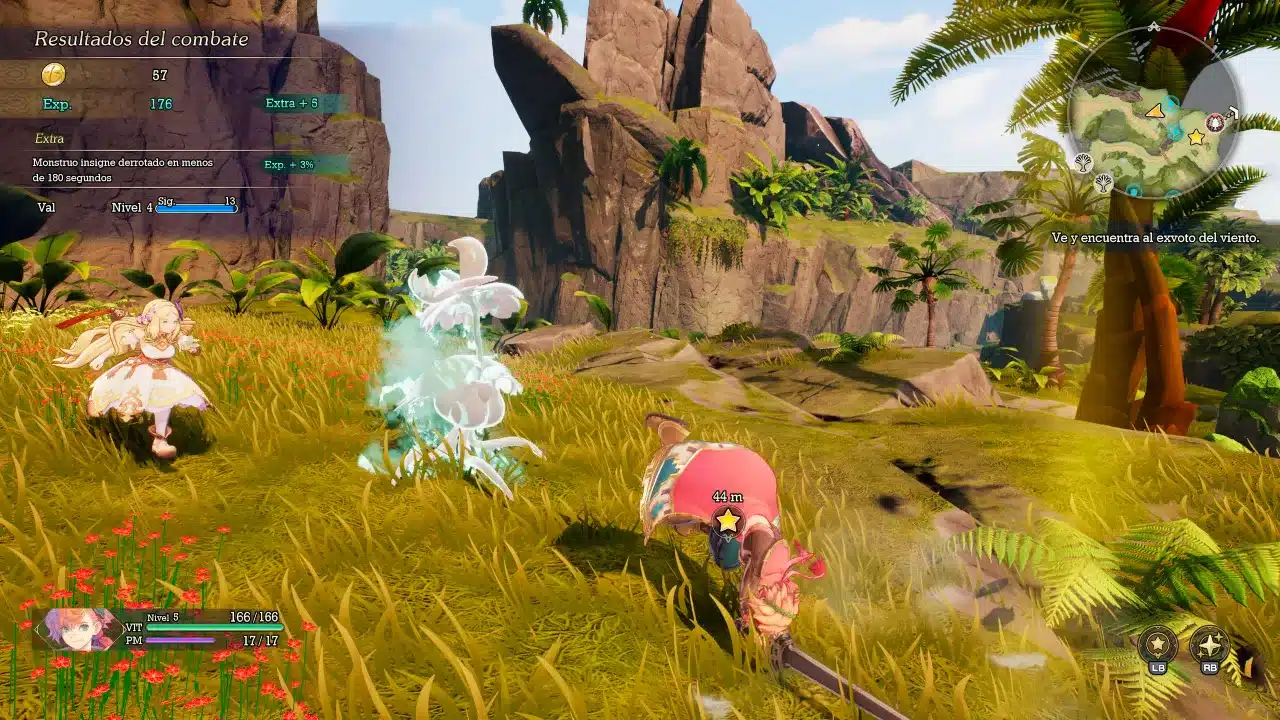Click Val's Nivel 4 entry

point(130,206)
